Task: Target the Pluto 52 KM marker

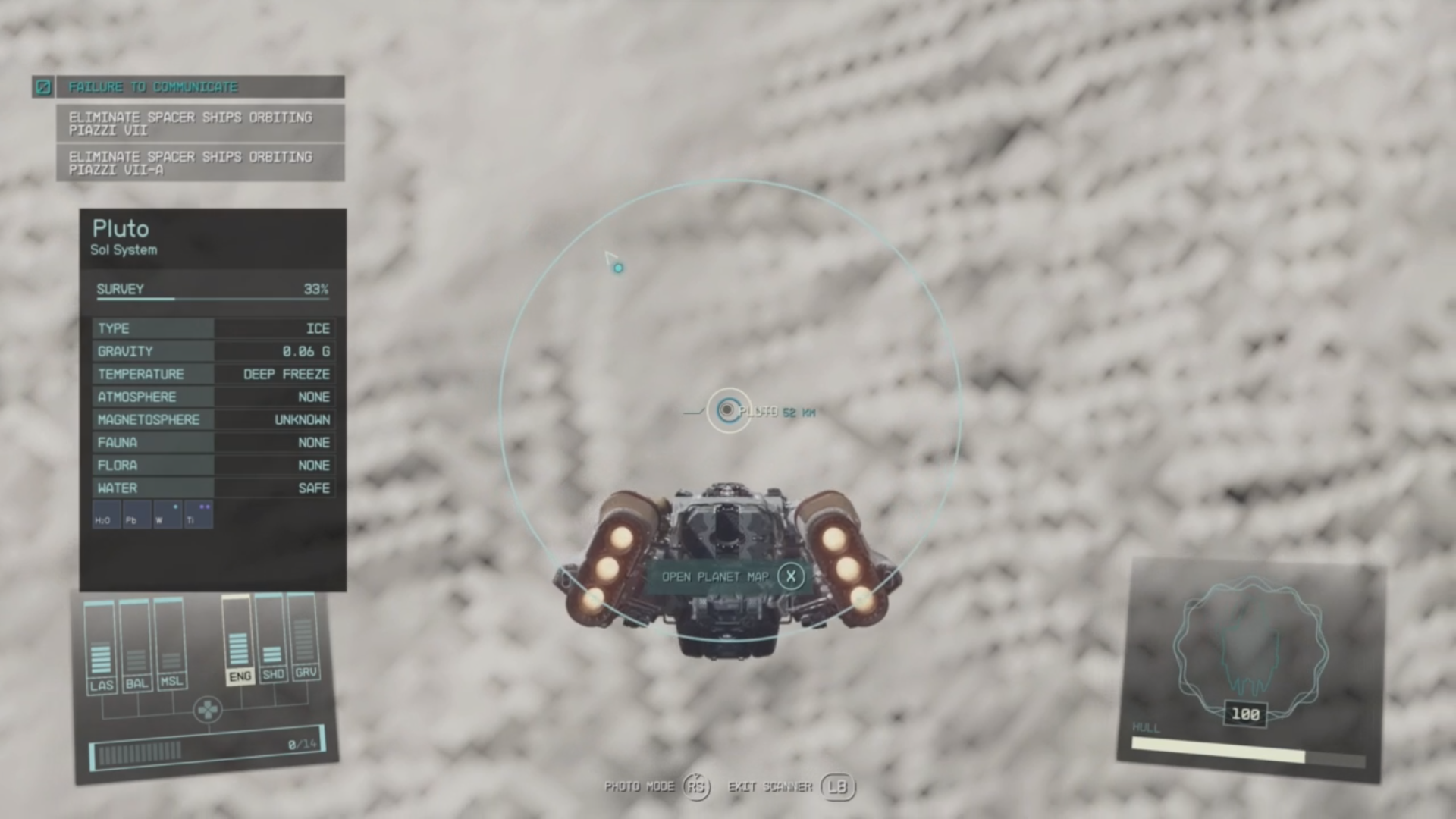Action: [x=729, y=410]
